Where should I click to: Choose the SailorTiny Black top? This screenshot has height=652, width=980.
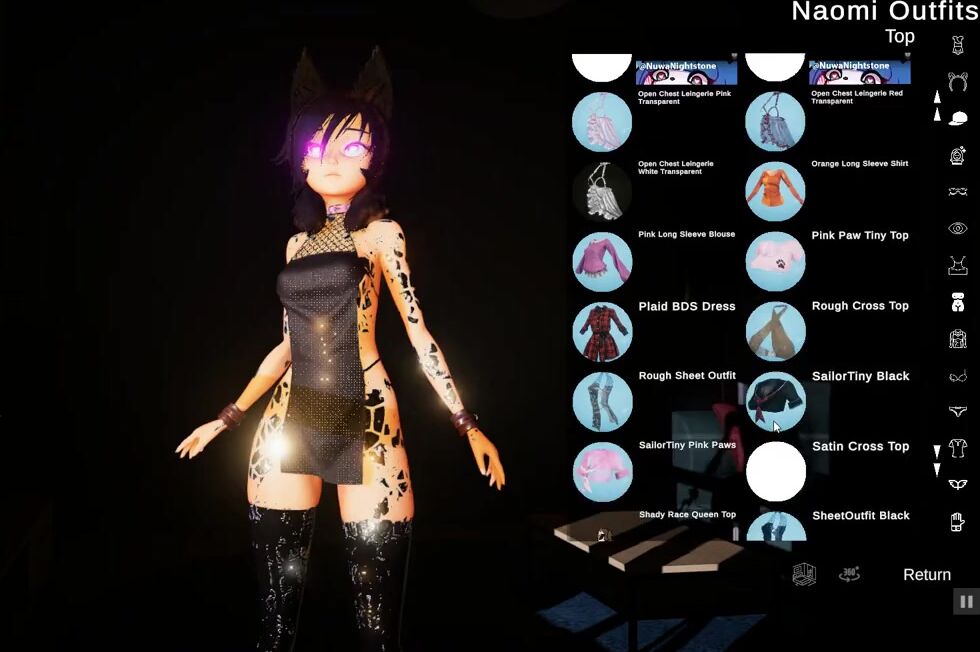pos(775,402)
